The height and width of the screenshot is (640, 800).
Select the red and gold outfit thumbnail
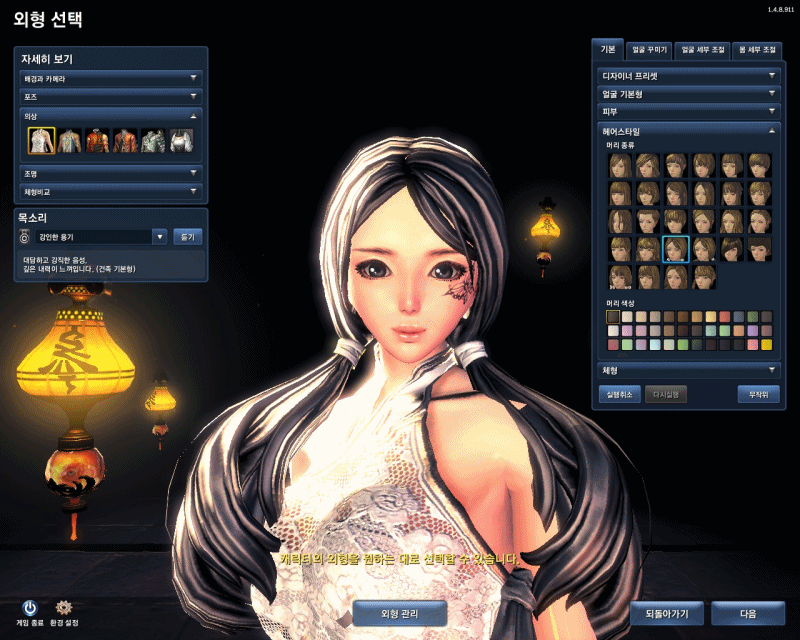pyautogui.click(x=97, y=141)
